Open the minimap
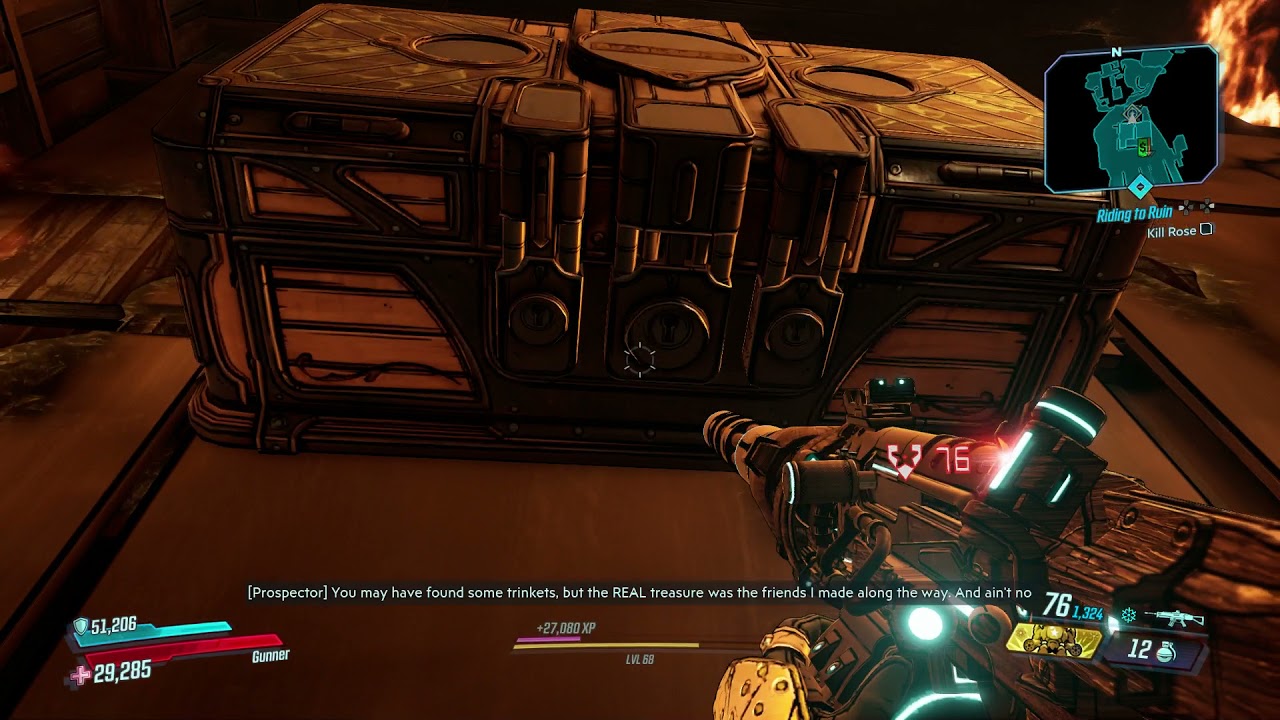This screenshot has height=720, width=1280. (x=1131, y=118)
